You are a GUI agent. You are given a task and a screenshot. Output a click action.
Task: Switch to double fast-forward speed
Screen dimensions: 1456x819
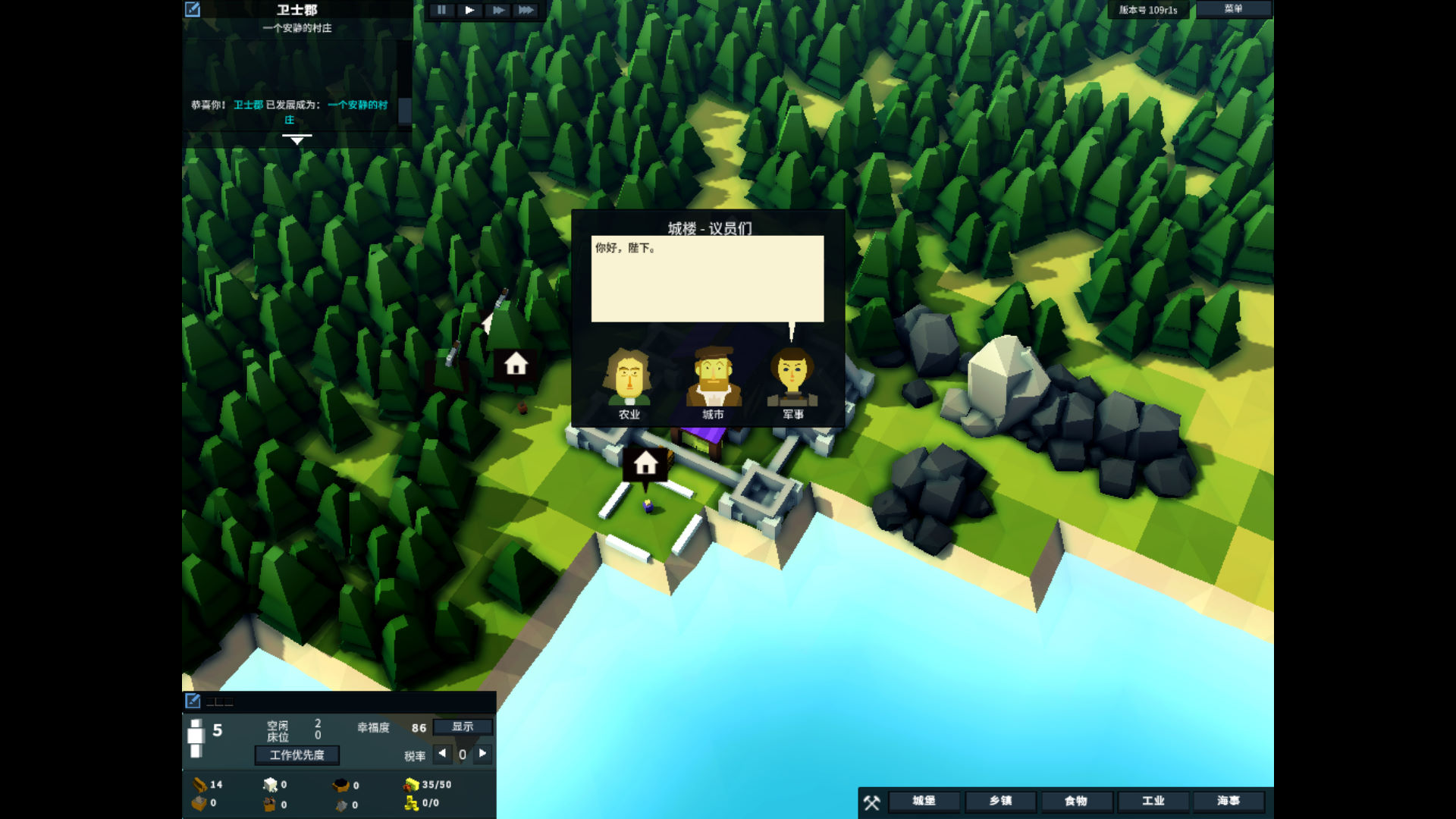pos(497,10)
